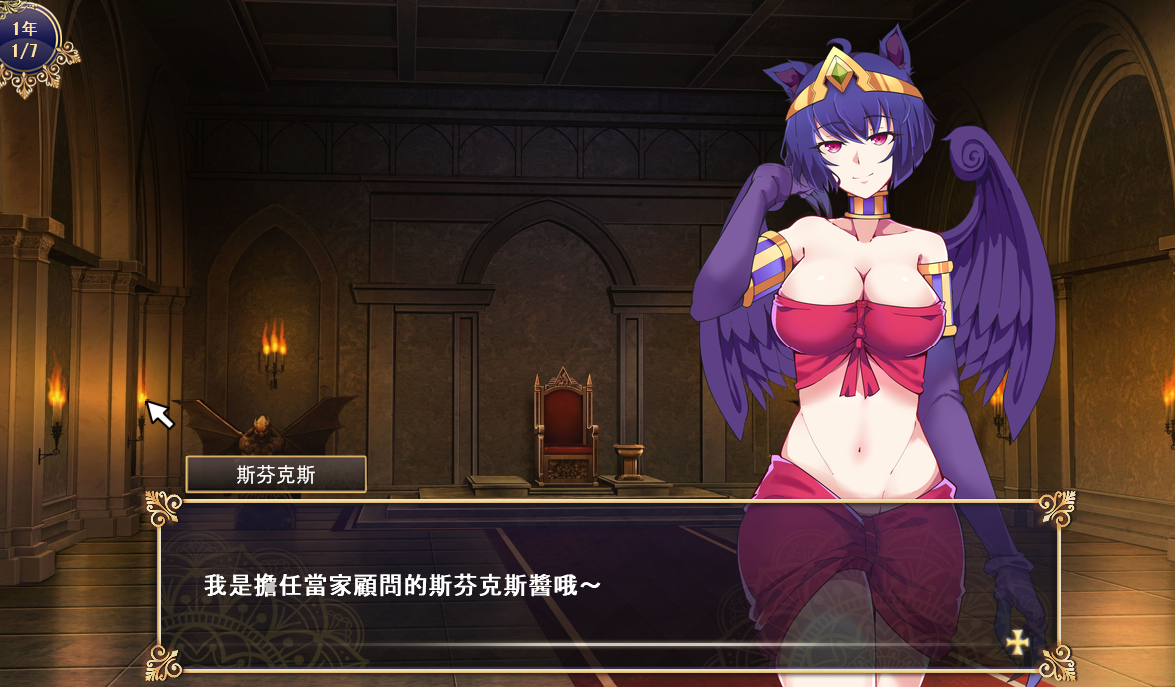Click the golden cross continue indicator
This screenshot has width=1175, height=687.
point(1017,642)
